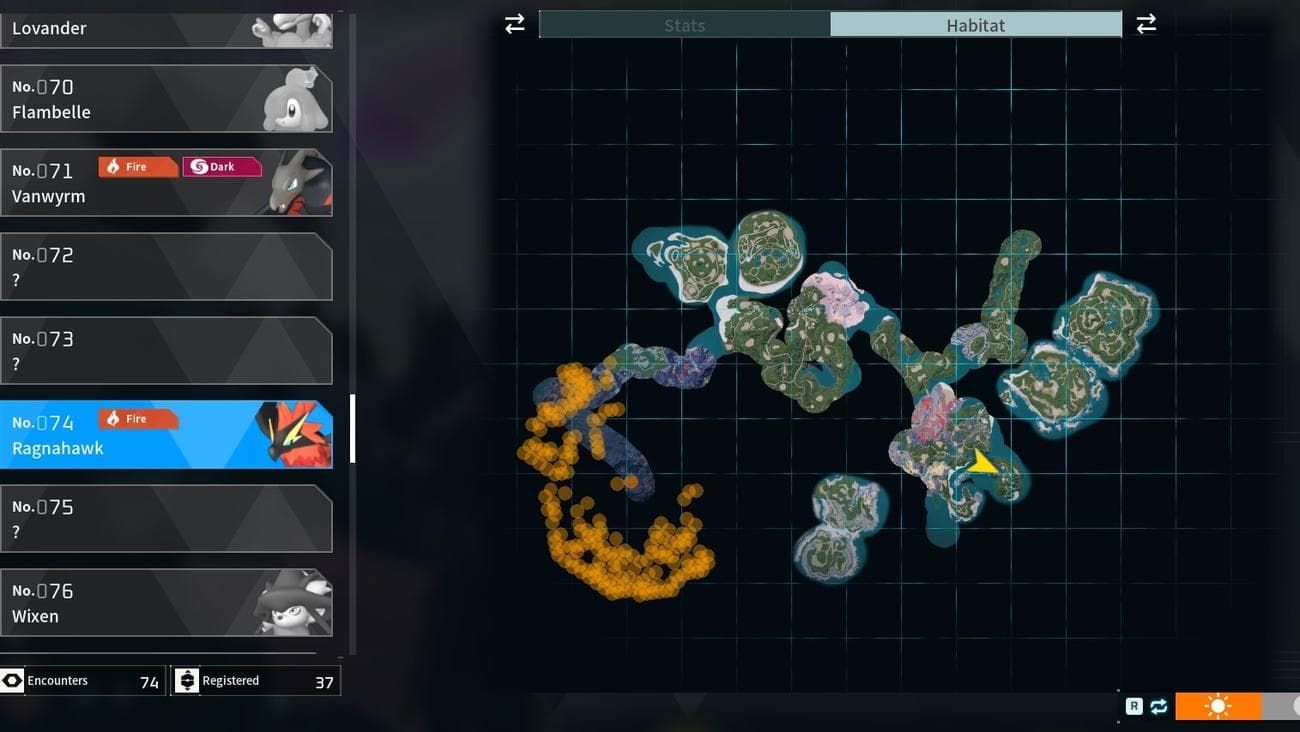Select the Lovander entry
Image resolution: width=1300 pixels, height=732 pixels.
tap(166, 28)
